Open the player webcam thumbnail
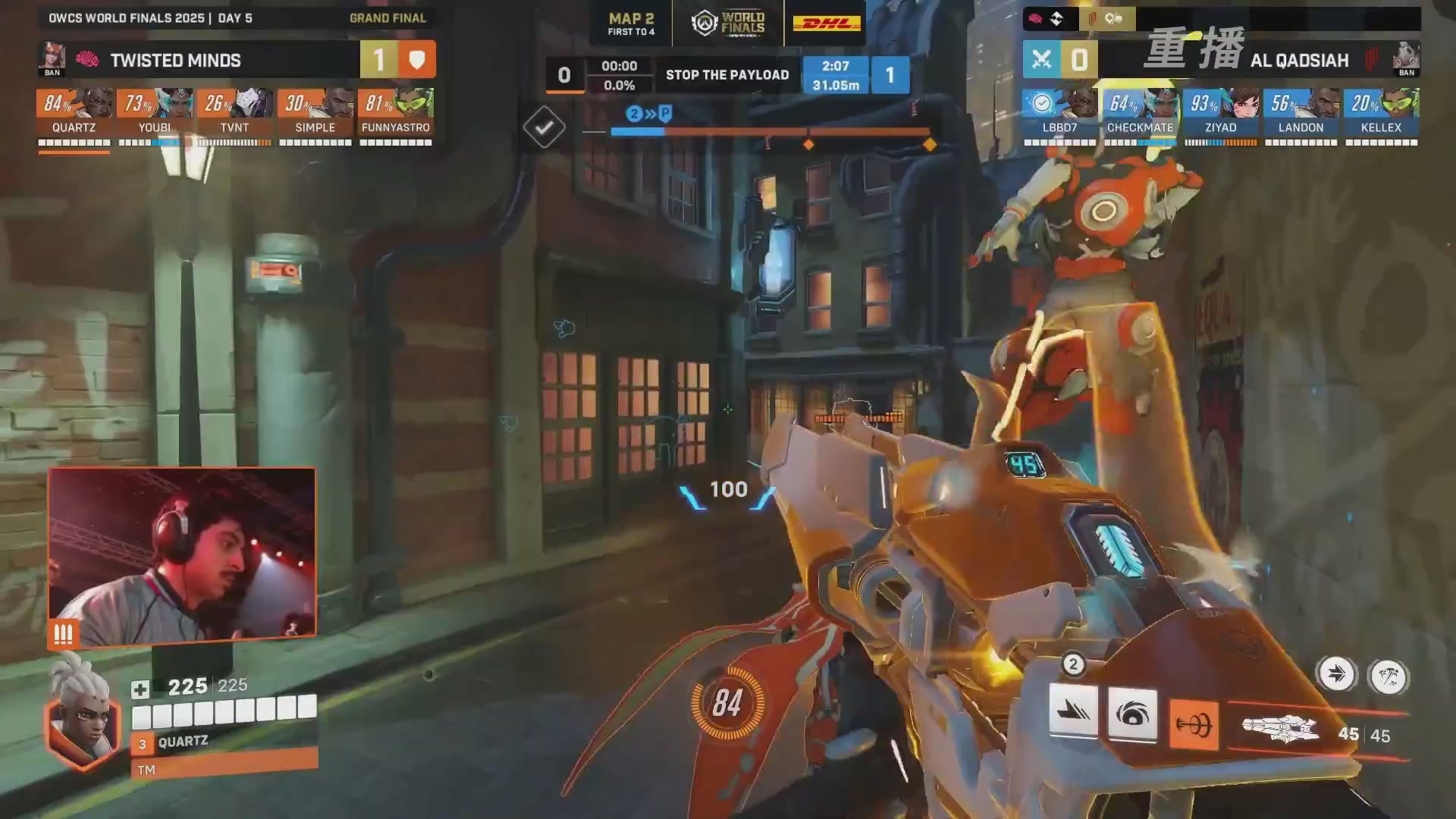This screenshot has height=819, width=1456. [182, 555]
